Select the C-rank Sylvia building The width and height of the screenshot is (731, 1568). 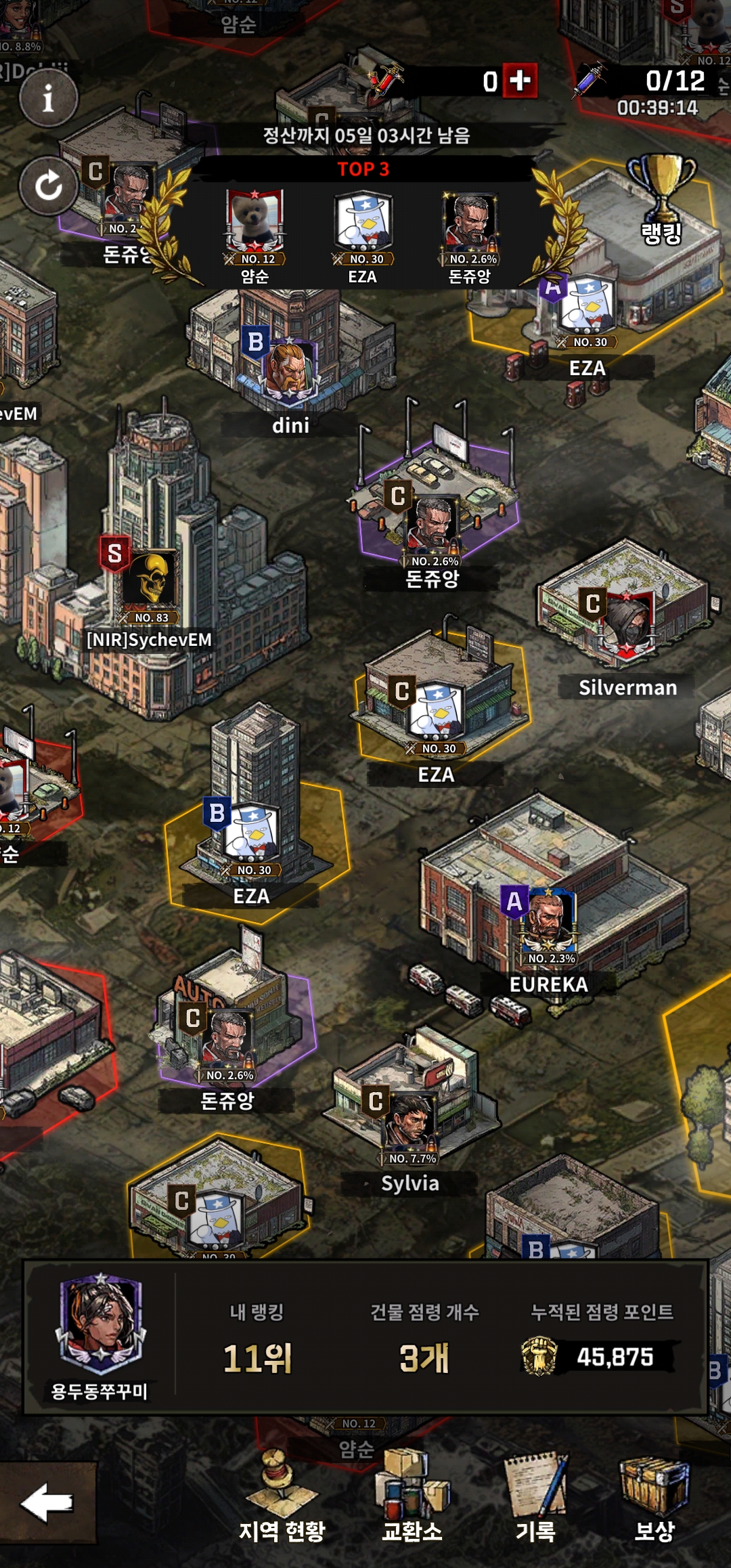pyautogui.click(x=410, y=1124)
